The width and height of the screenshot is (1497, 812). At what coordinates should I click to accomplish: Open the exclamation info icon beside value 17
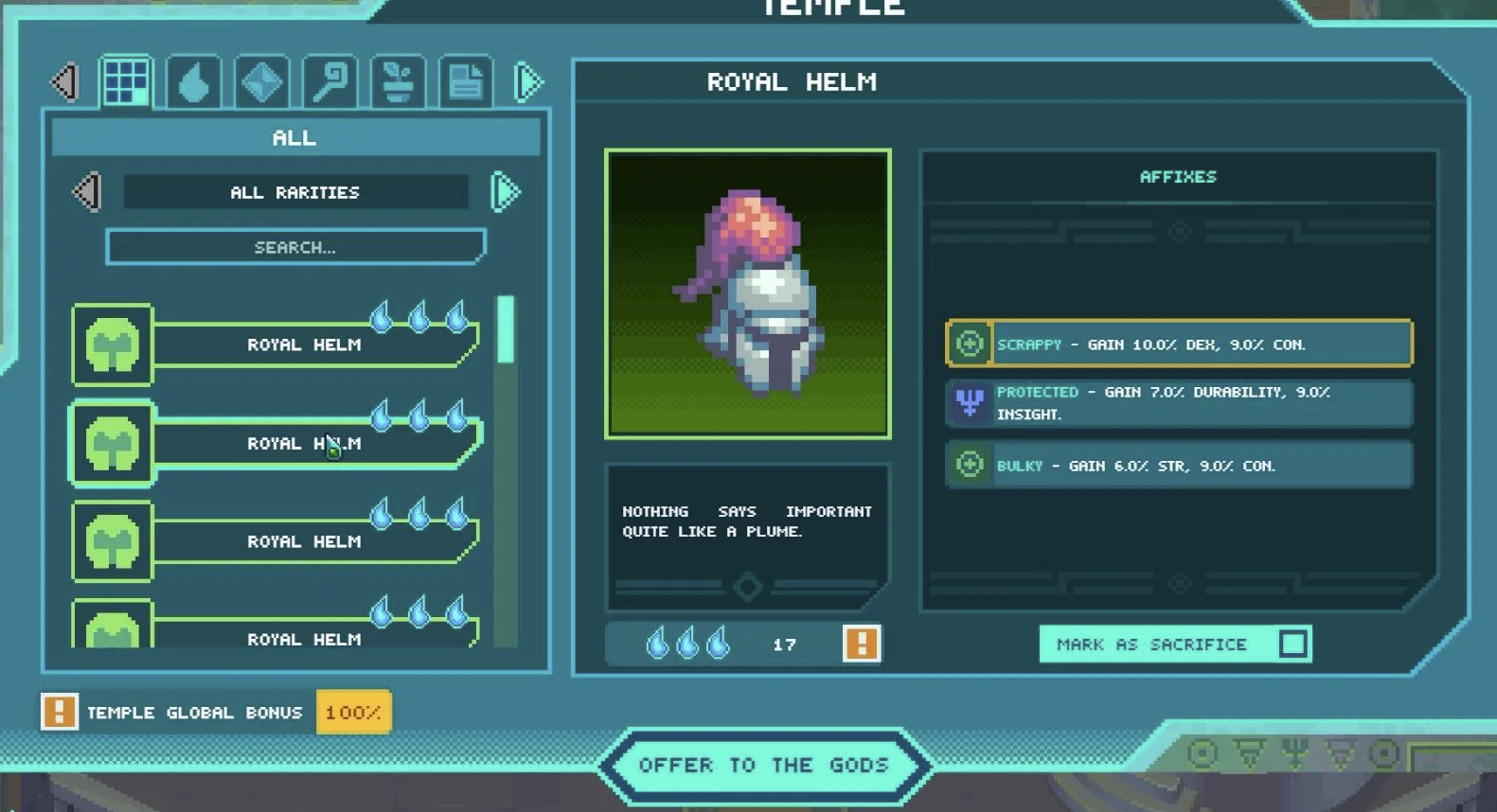[861, 644]
